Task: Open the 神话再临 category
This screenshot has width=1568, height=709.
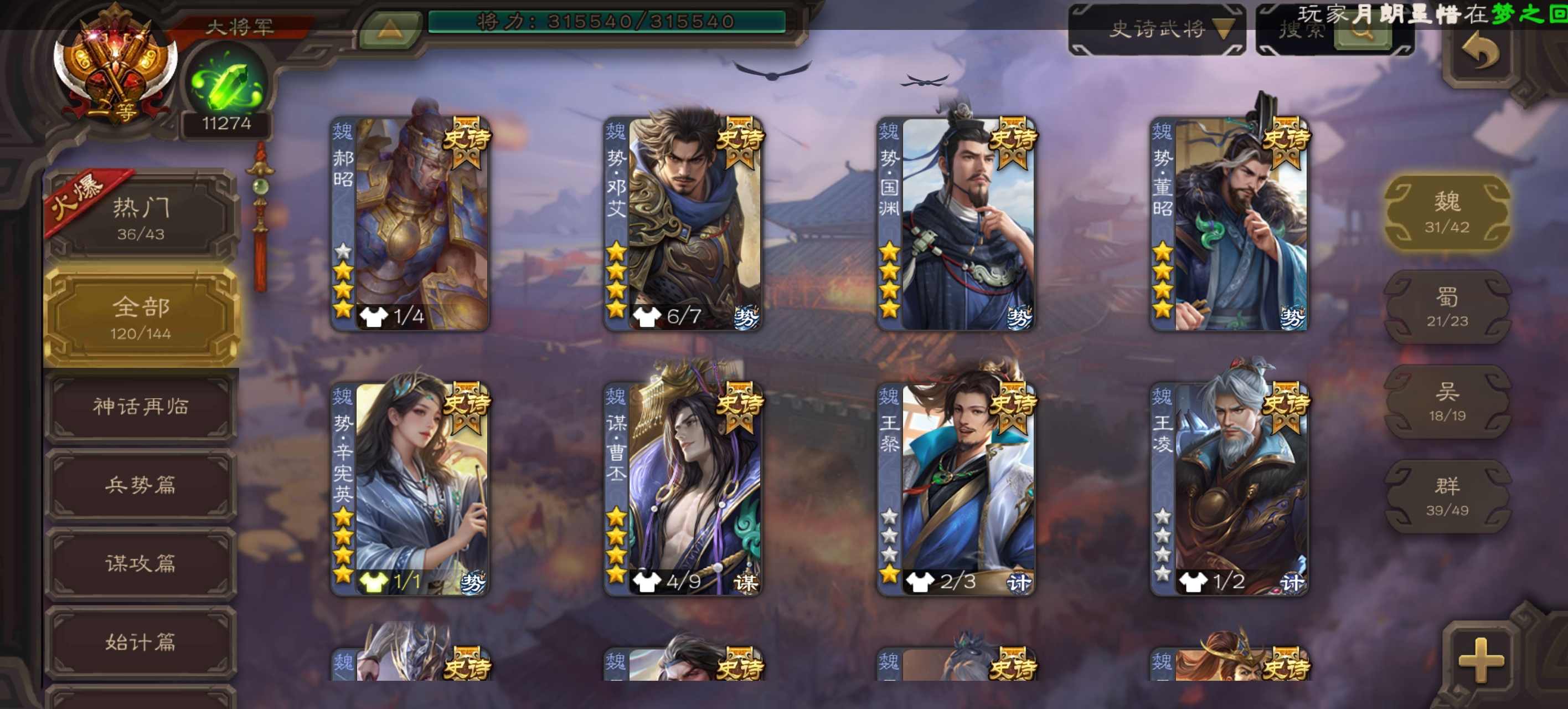Action: coord(141,406)
